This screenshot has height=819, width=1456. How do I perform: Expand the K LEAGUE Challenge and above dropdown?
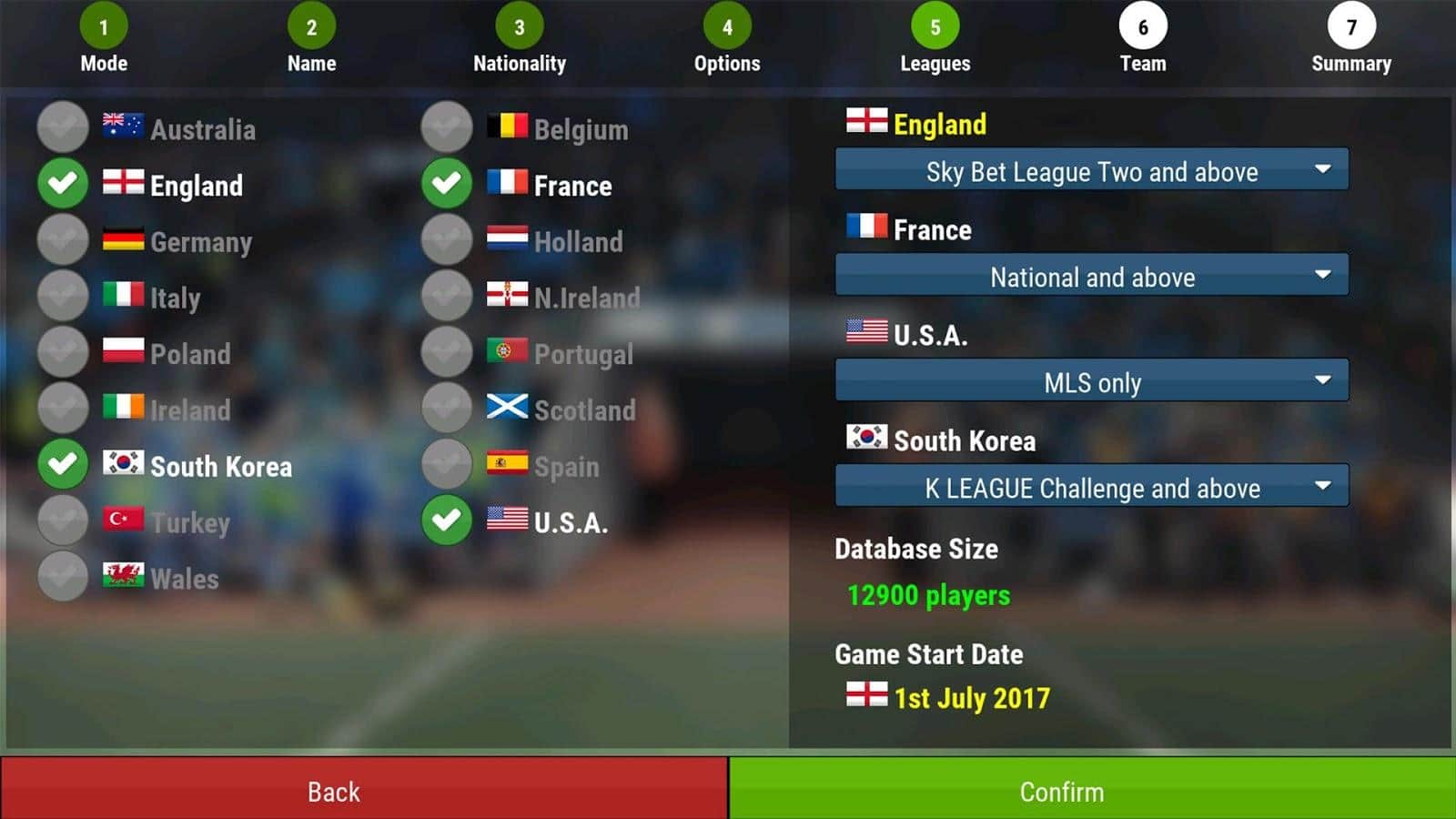(x=1090, y=488)
